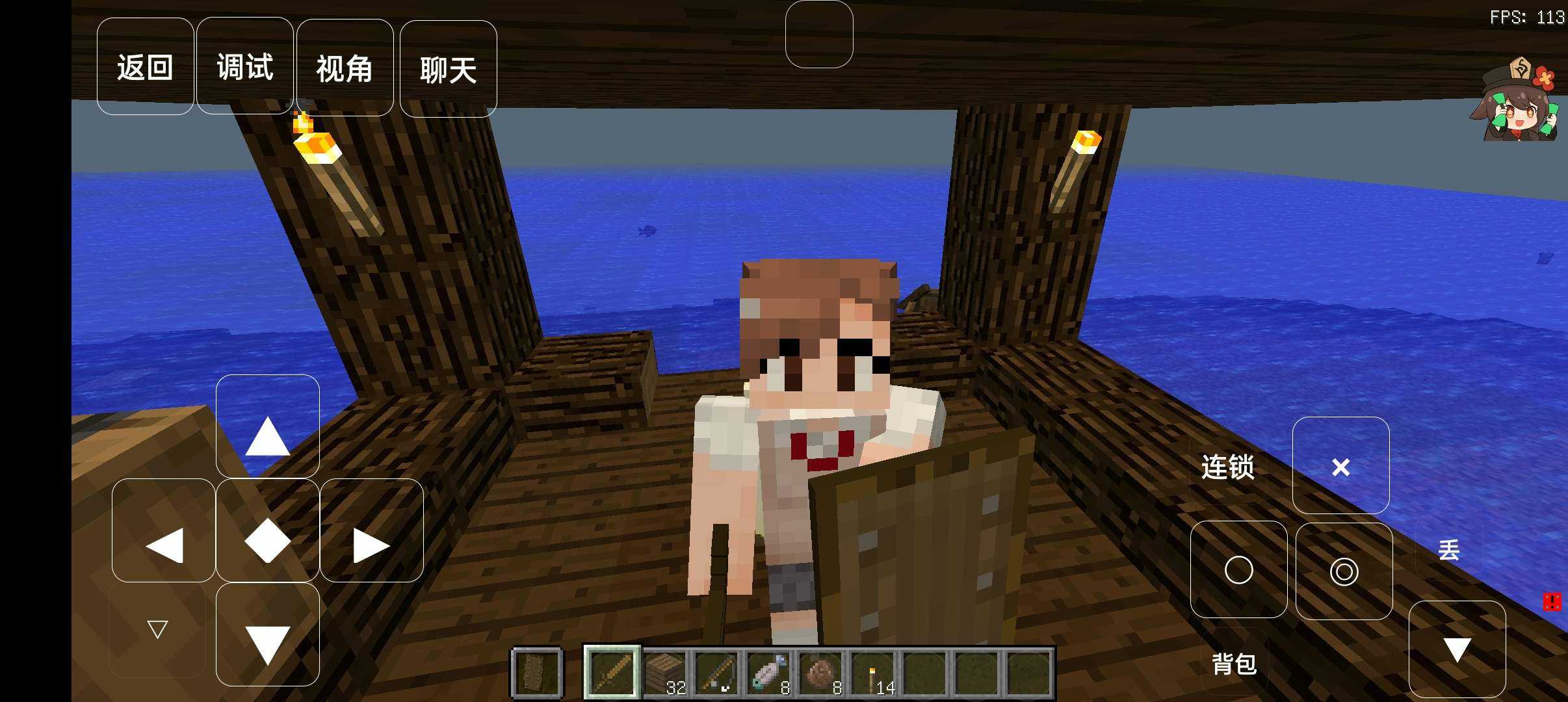Open the 调试 debug options
This screenshot has width=1568, height=702.
244,67
